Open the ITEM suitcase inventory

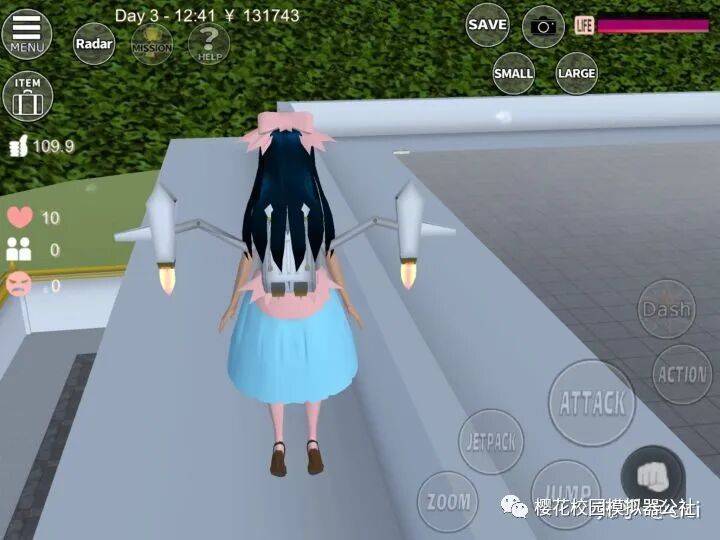click(28, 96)
